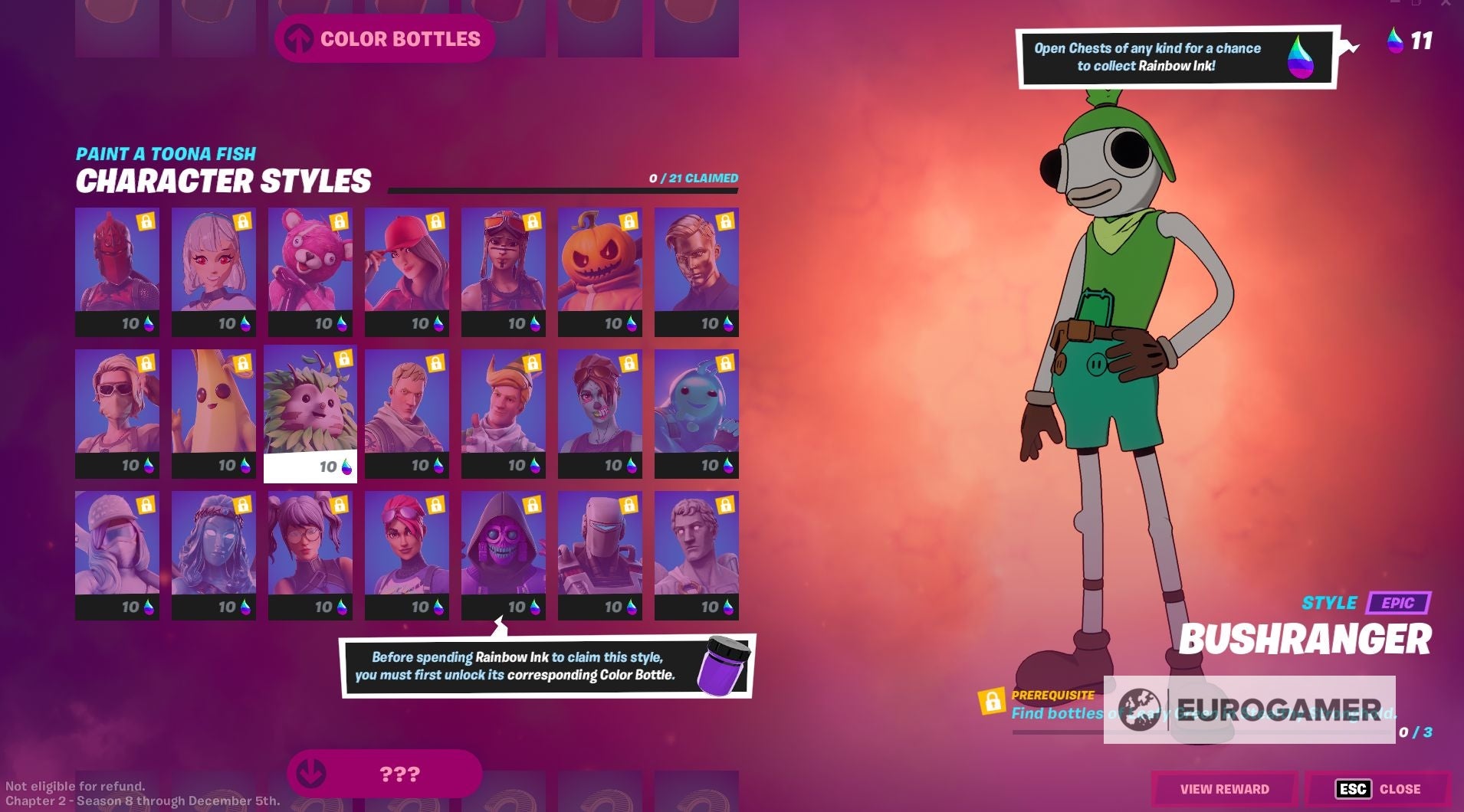Expand the hidden ??? section below
This screenshot has width=1464, height=812.
[x=383, y=774]
